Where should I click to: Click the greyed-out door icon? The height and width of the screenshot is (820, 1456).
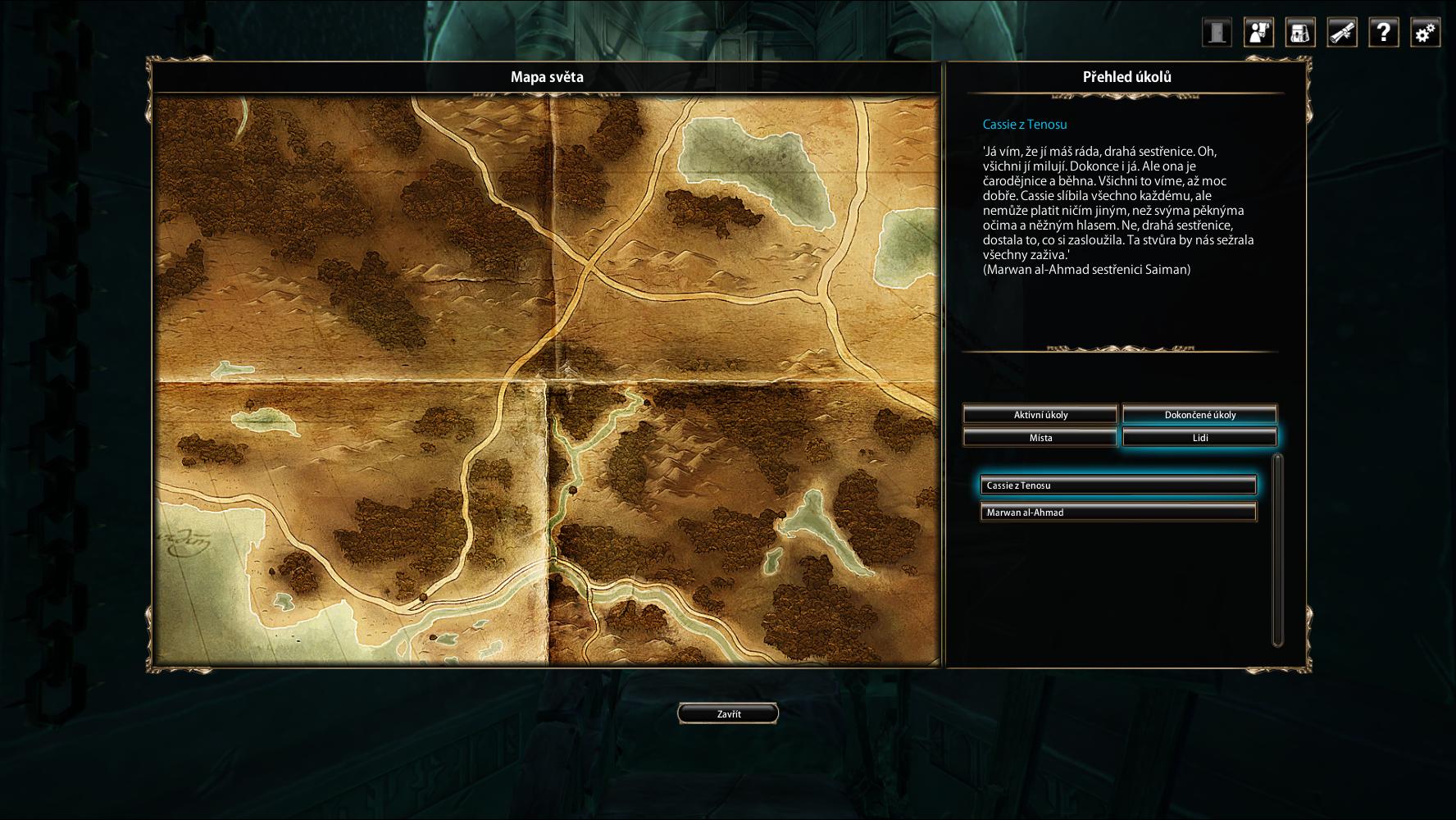(1217, 33)
